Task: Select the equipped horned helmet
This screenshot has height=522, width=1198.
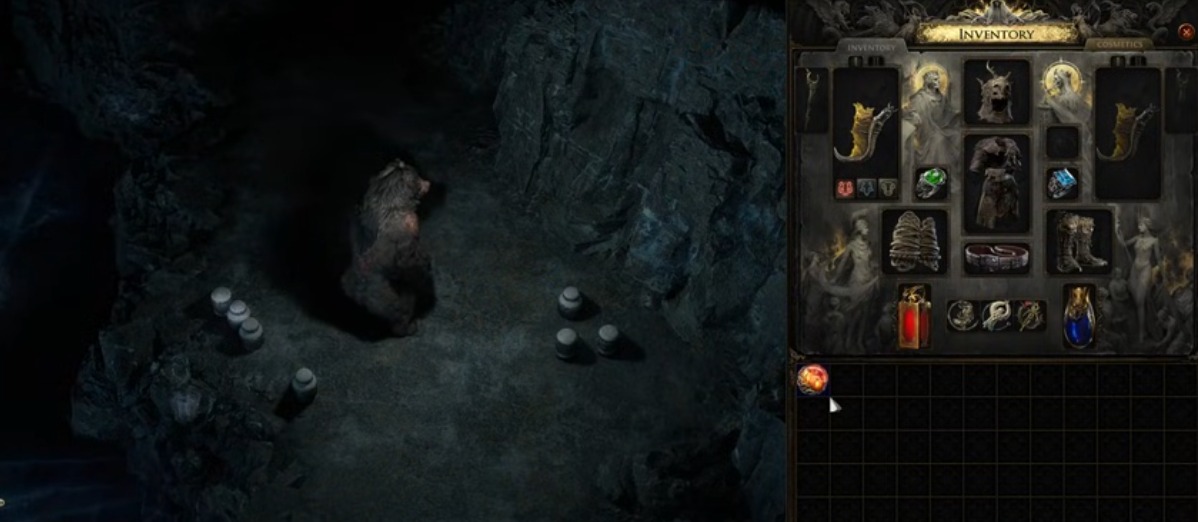Action: point(996,91)
